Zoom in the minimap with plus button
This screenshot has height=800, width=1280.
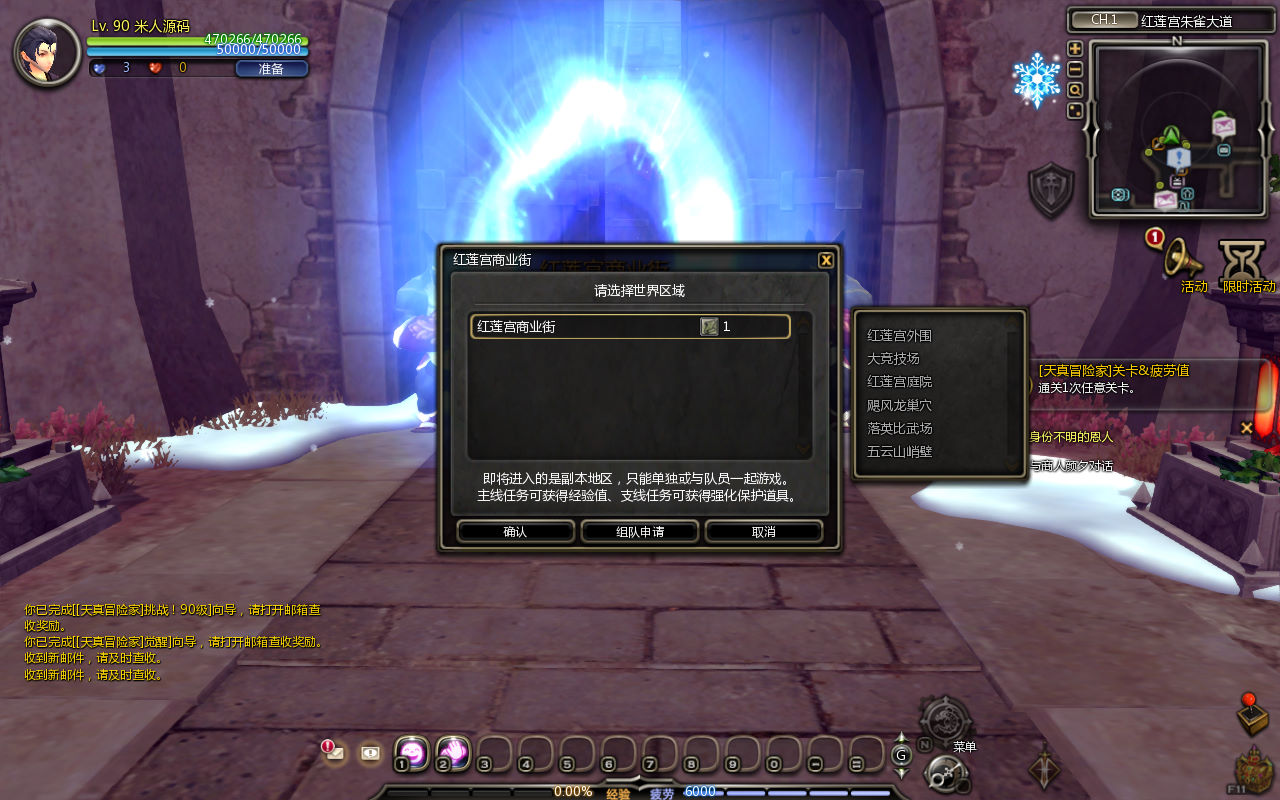[x=1075, y=48]
